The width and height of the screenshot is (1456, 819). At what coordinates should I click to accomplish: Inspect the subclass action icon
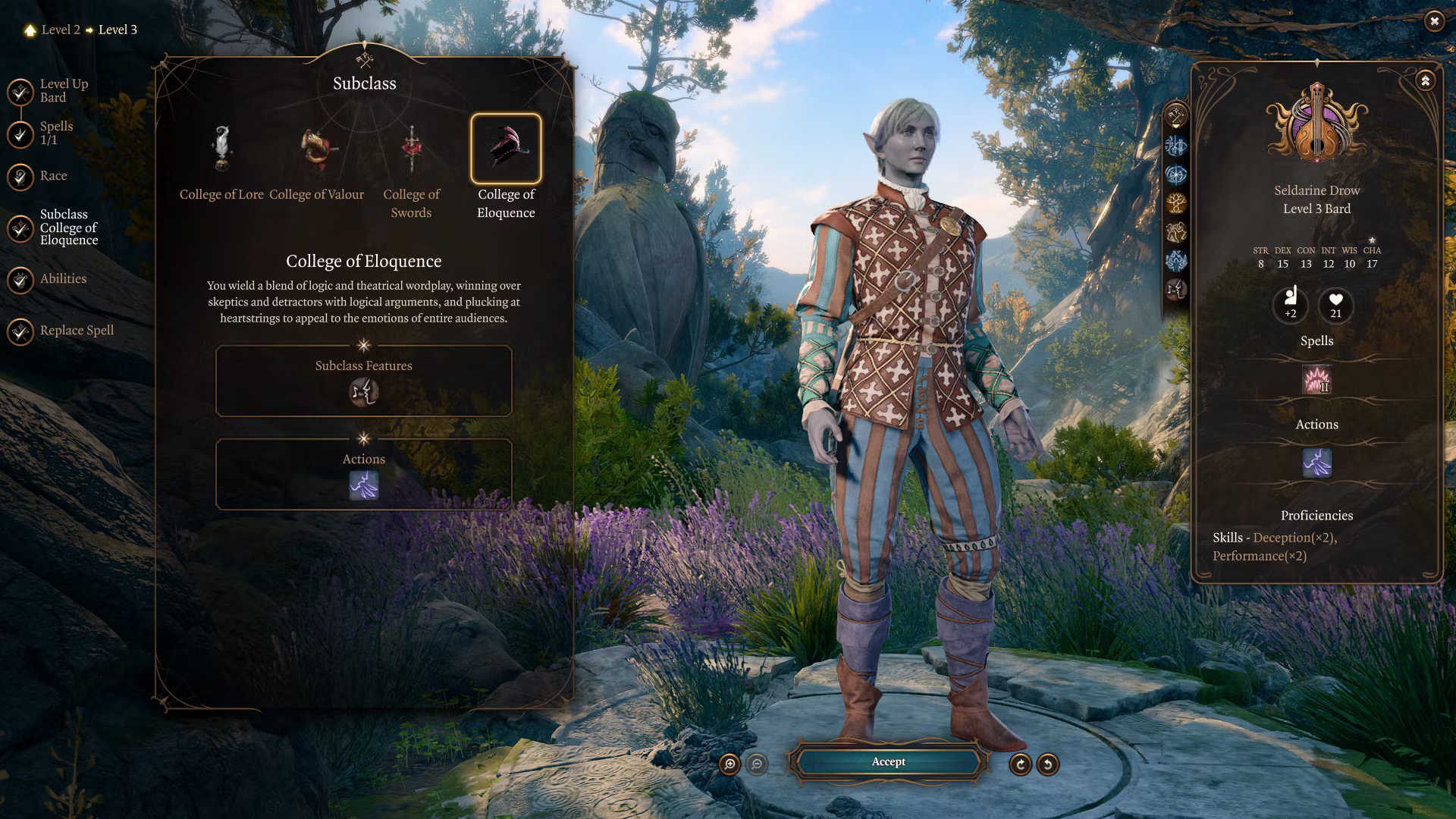point(364,485)
